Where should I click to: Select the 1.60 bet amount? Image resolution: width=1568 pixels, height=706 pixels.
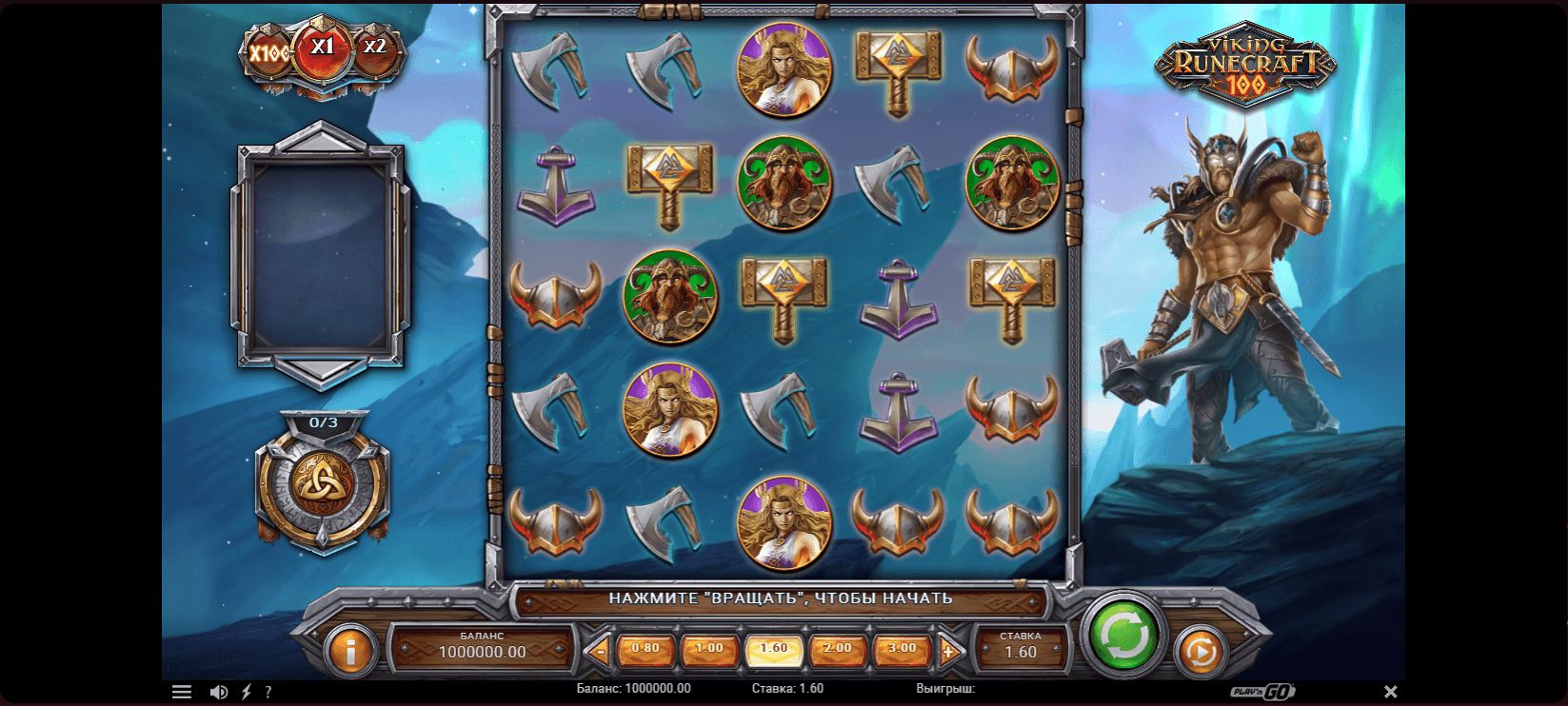774,650
